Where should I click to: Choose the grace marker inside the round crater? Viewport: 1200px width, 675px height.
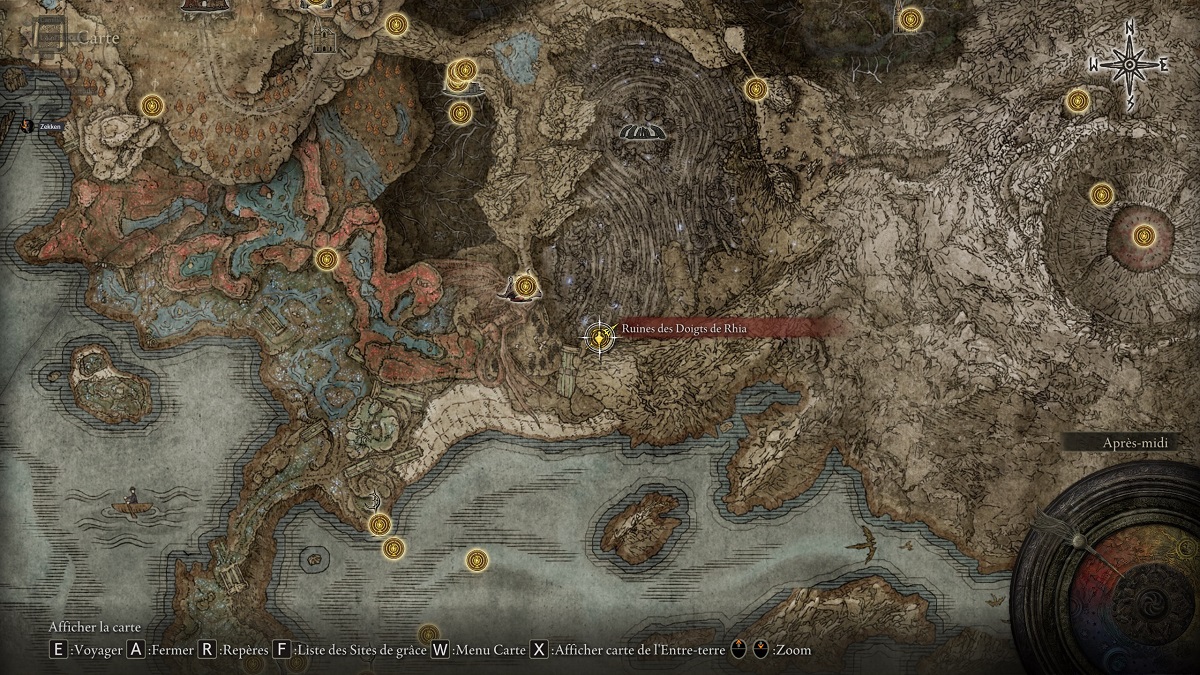(x=1144, y=237)
